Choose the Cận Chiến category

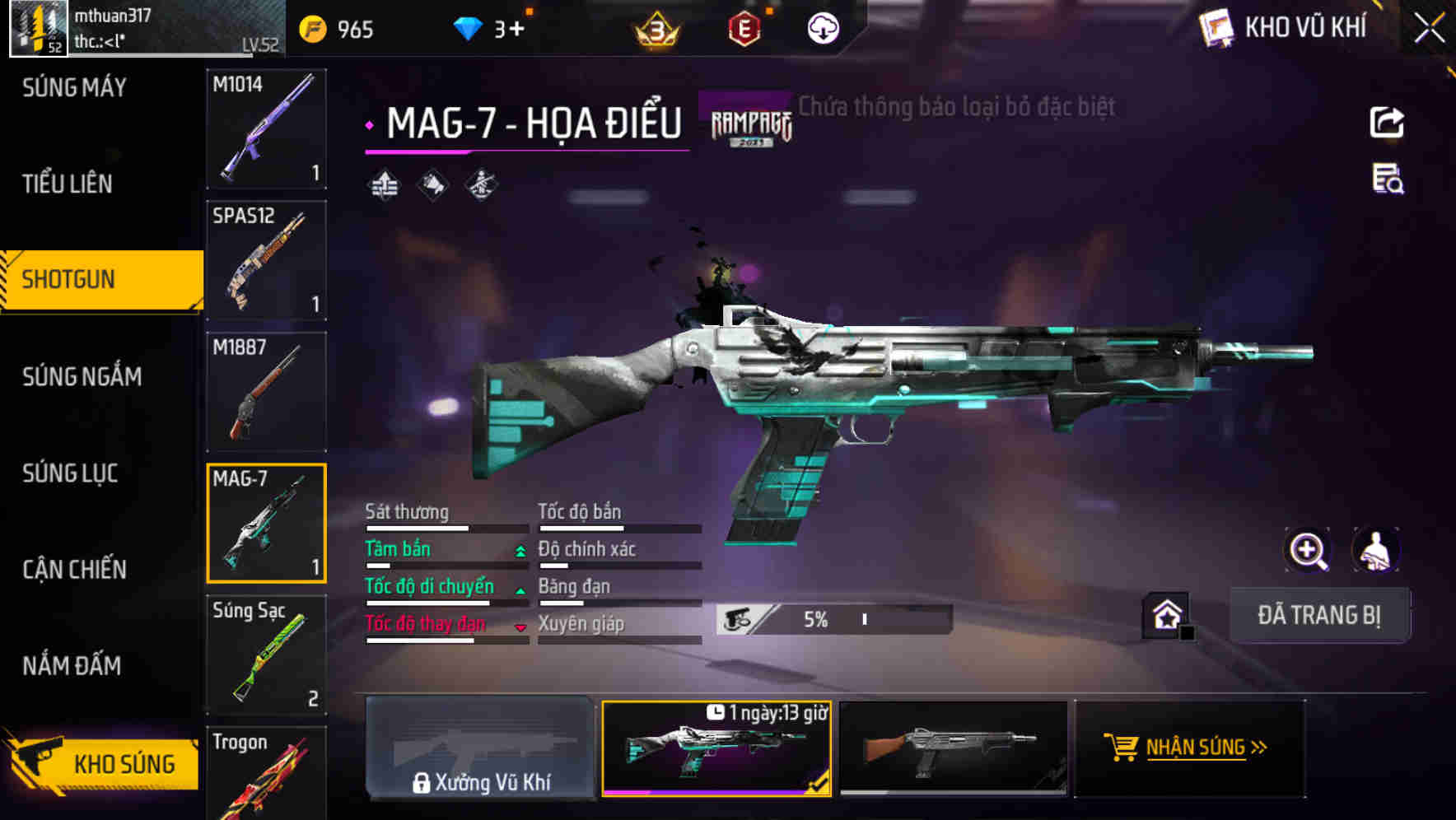point(74,569)
